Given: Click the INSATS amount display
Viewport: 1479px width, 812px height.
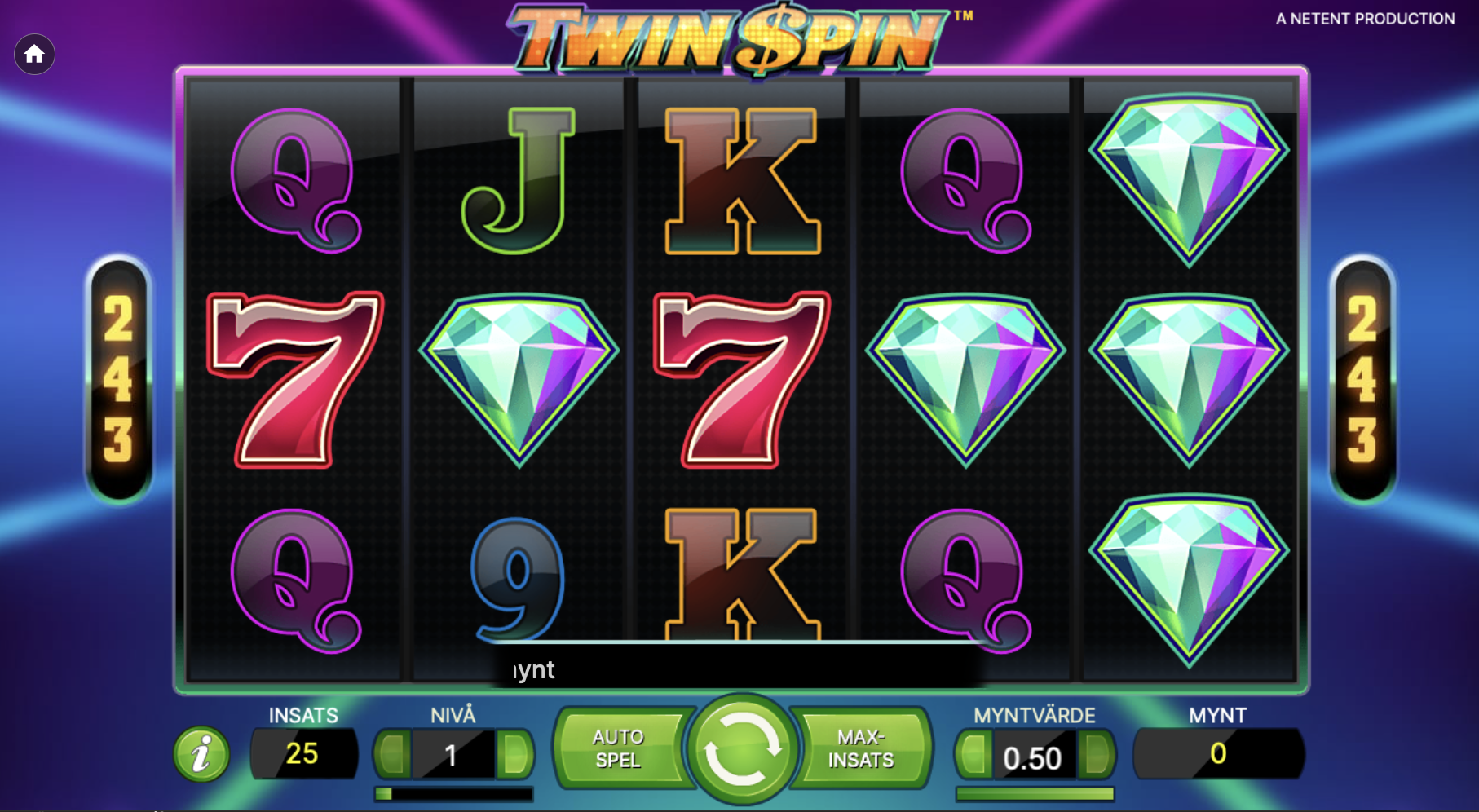Looking at the screenshot, I should tap(303, 753).
